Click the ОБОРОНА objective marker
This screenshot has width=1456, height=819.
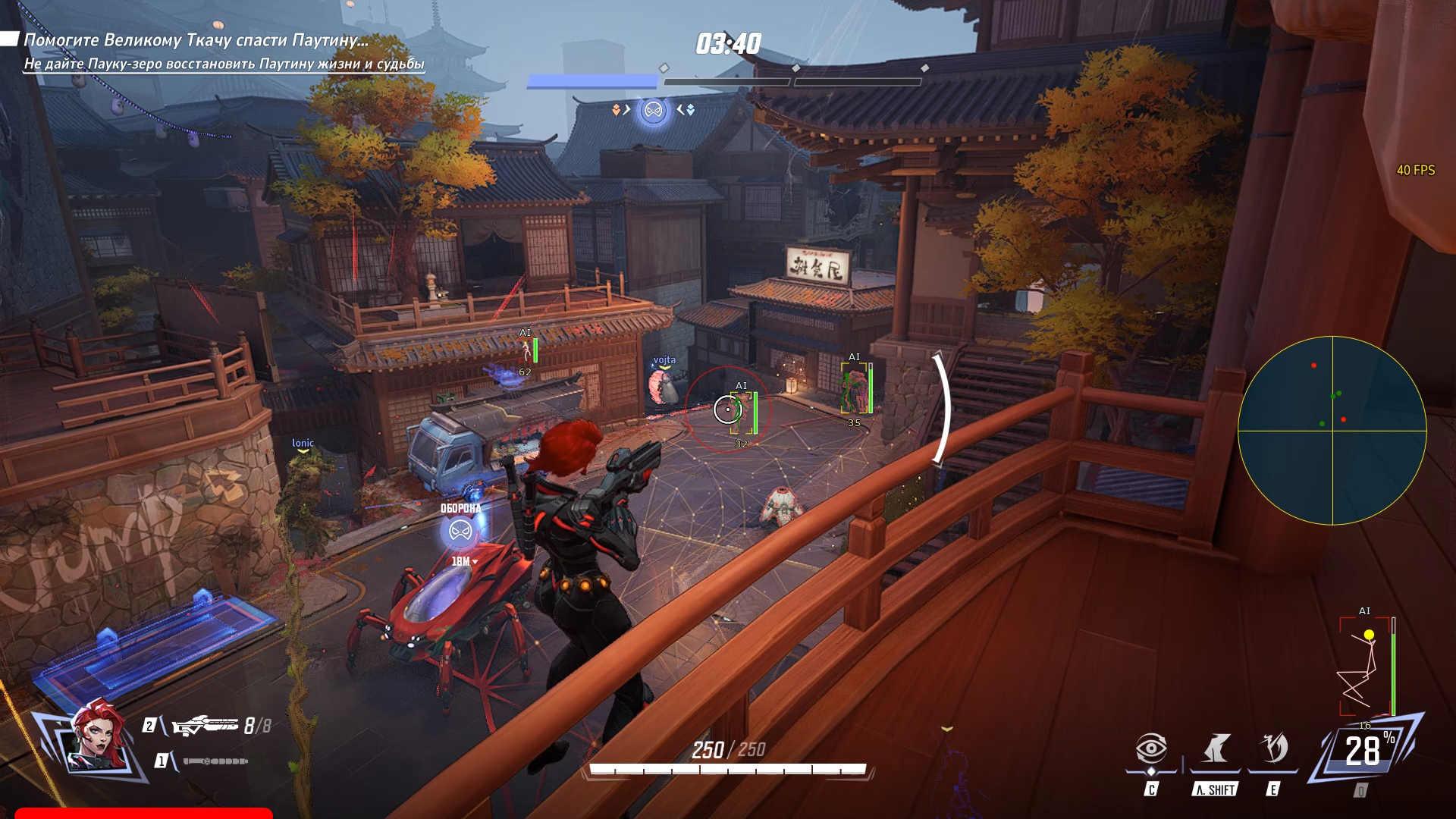460,530
